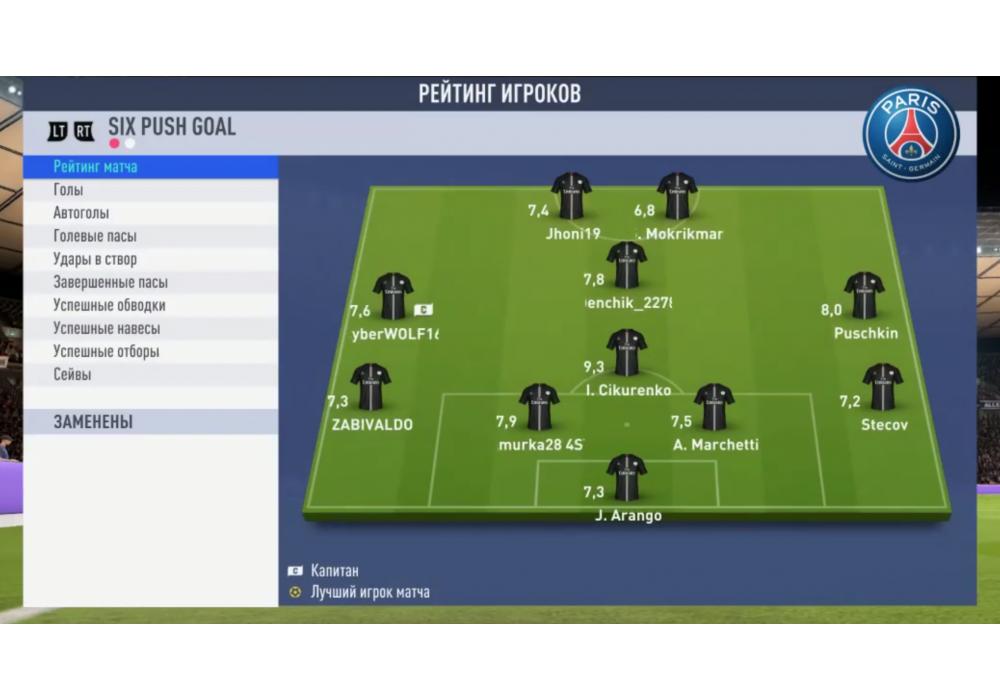1000x700 pixels.
Task: Click player A. Marchetti's shirt
Action: pos(714,407)
